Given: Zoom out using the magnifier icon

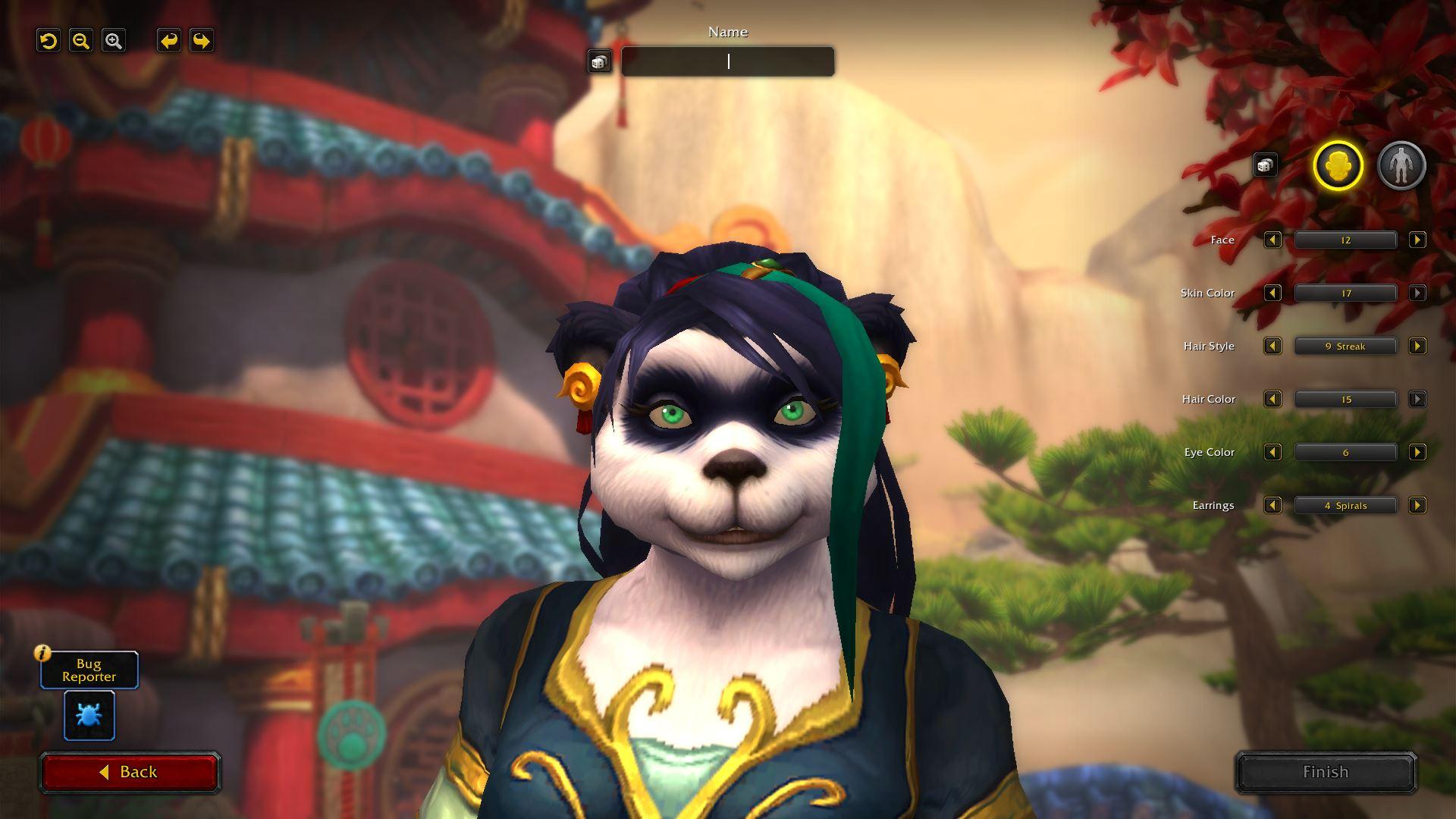Looking at the screenshot, I should point(81,40).
